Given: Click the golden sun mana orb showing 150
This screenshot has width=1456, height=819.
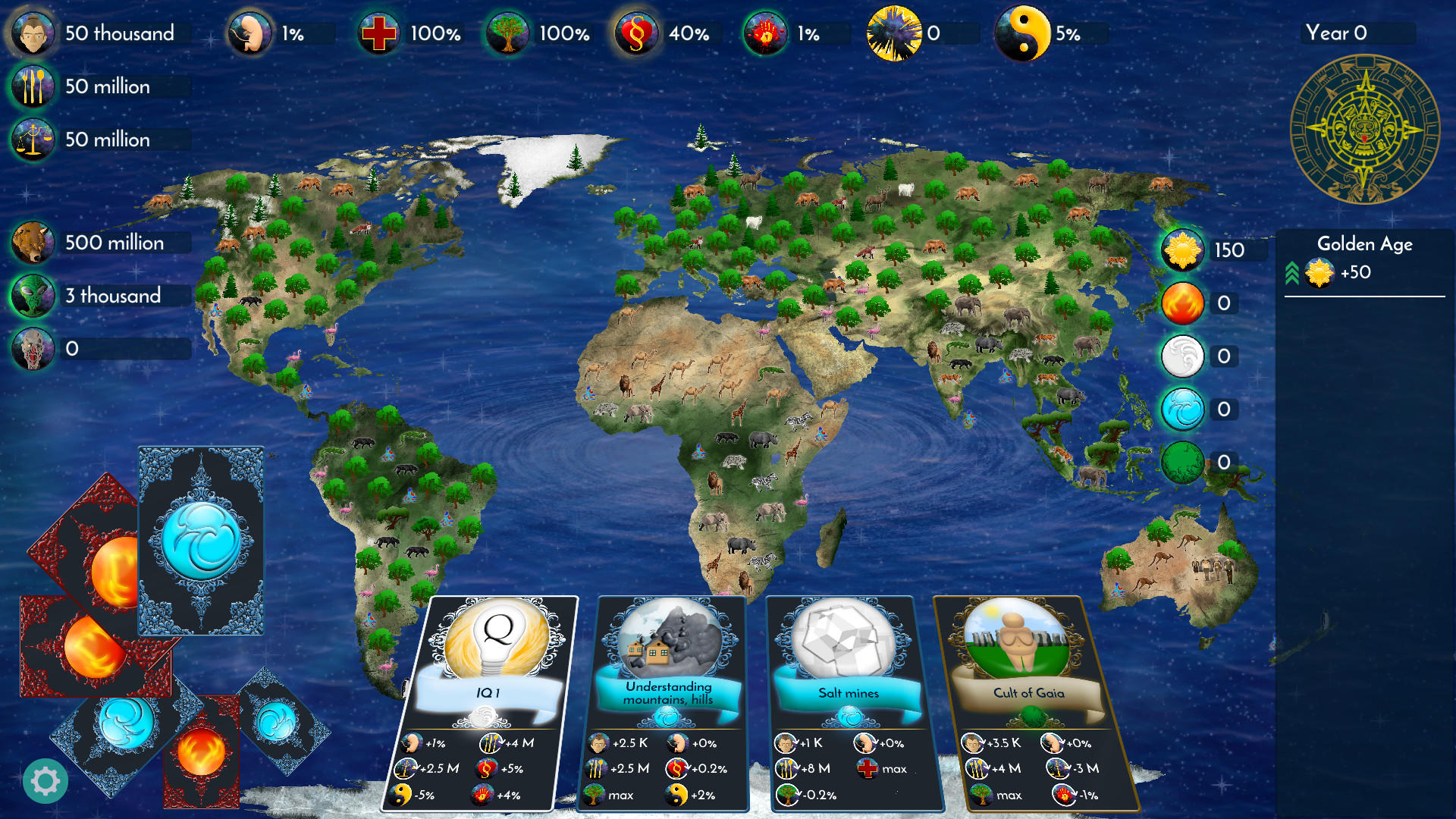Looking at the screenshot, I should coord(1182,250).
